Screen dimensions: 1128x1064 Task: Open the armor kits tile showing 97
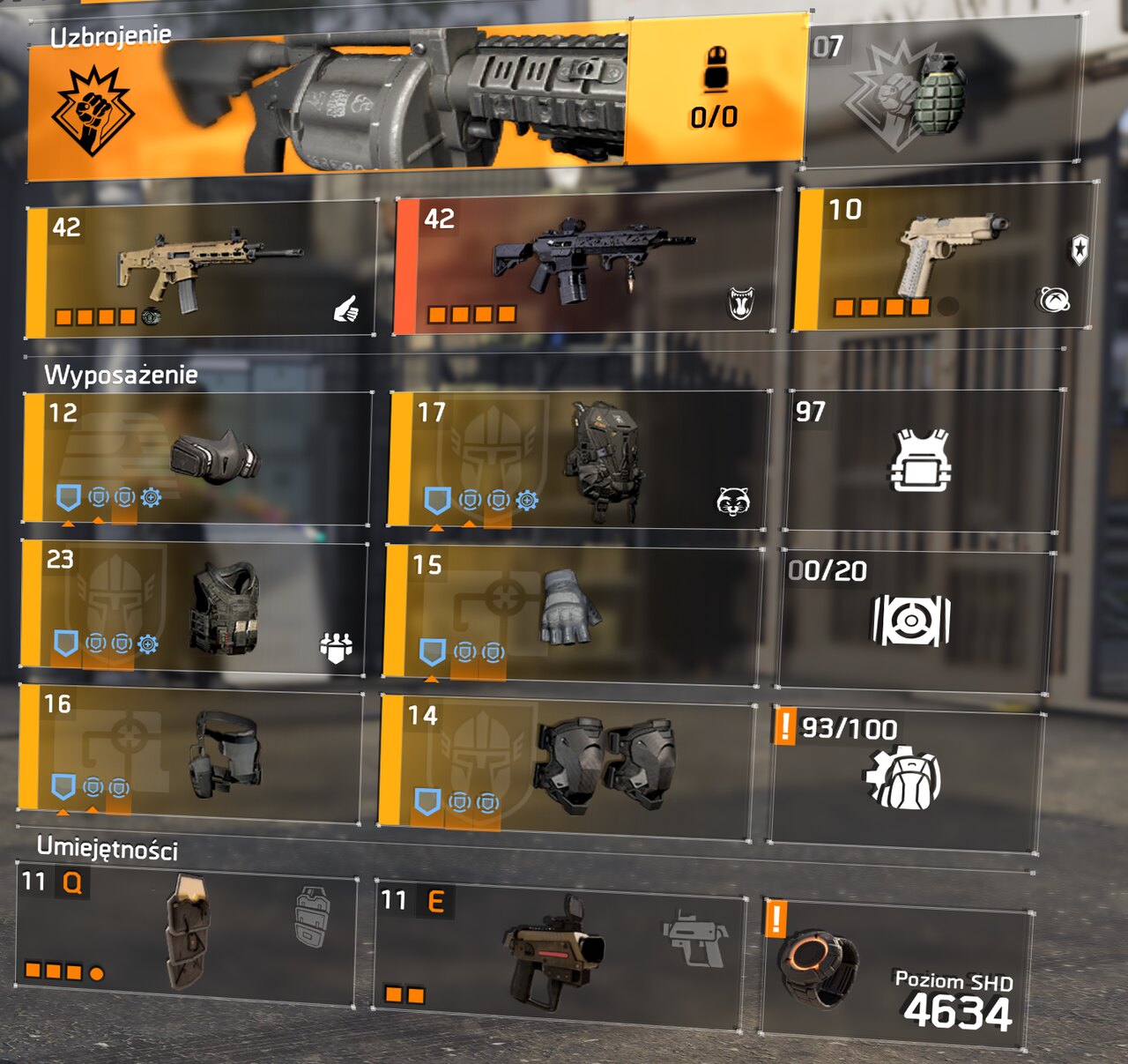tap(922, 460)
